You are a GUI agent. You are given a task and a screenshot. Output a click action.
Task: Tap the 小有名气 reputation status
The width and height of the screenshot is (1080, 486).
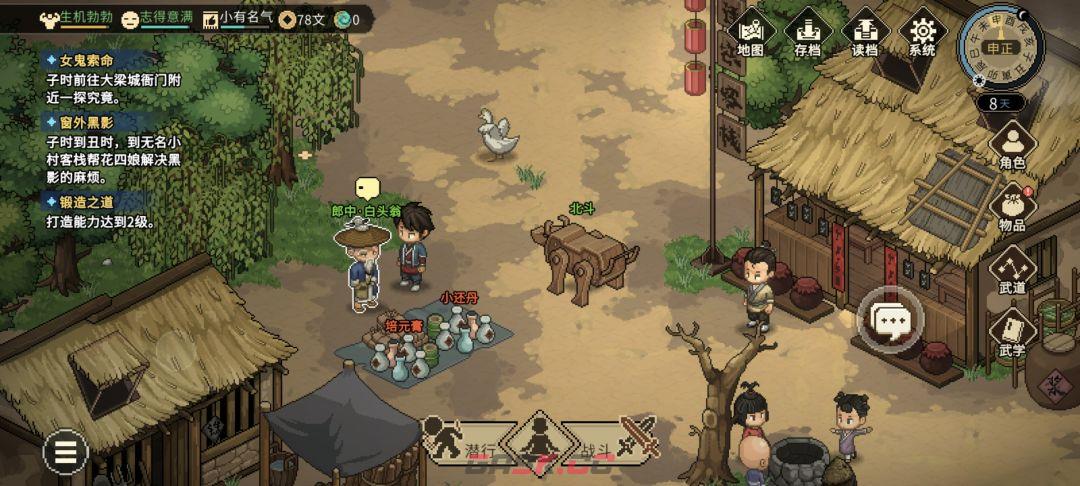(x=238, y=18)
